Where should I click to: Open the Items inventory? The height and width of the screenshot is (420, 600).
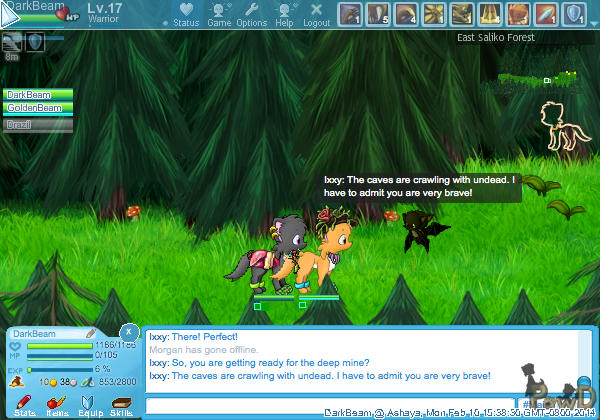tap(57, 404)
